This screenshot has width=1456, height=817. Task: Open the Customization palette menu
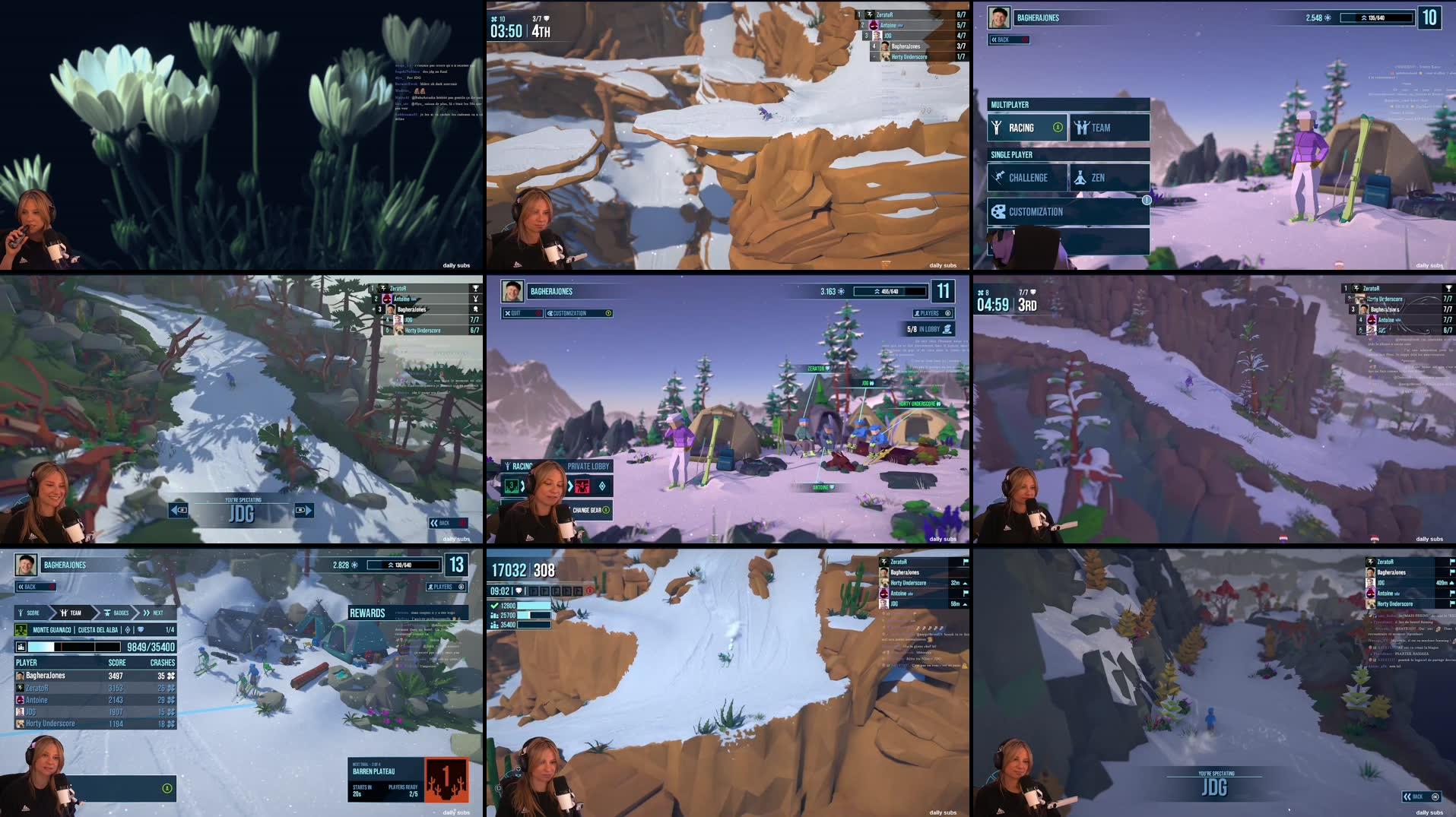pos(999,211)
